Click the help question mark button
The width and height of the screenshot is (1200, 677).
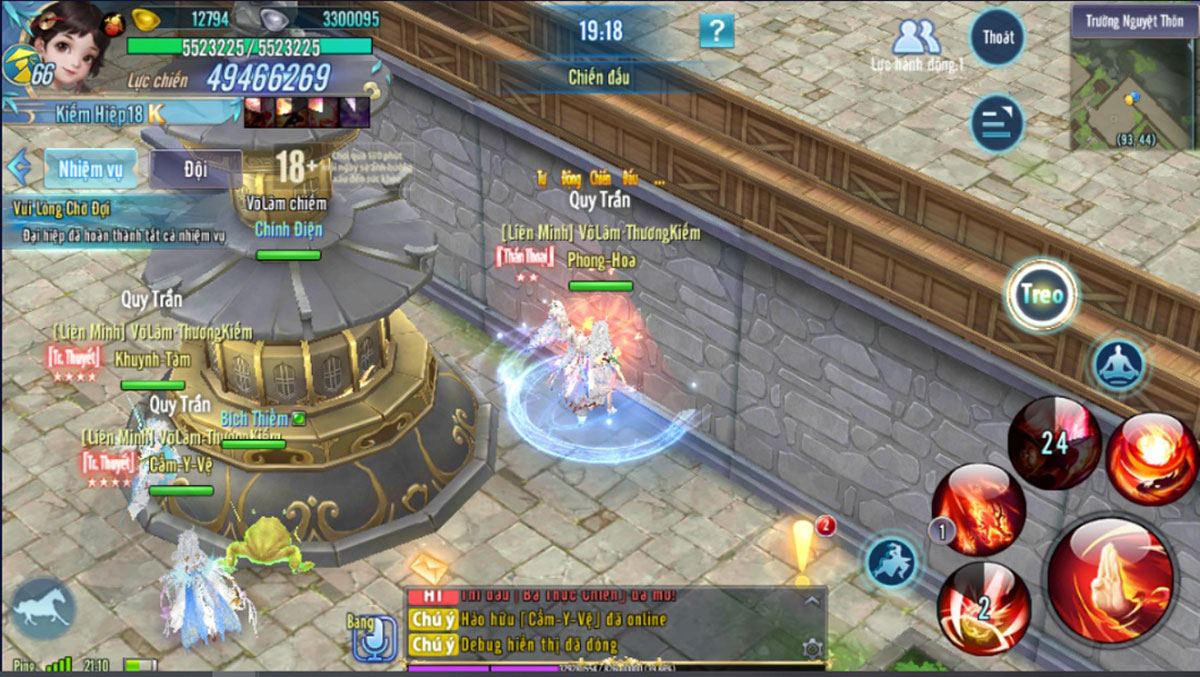pyautogui.click(x=716, y=31)
